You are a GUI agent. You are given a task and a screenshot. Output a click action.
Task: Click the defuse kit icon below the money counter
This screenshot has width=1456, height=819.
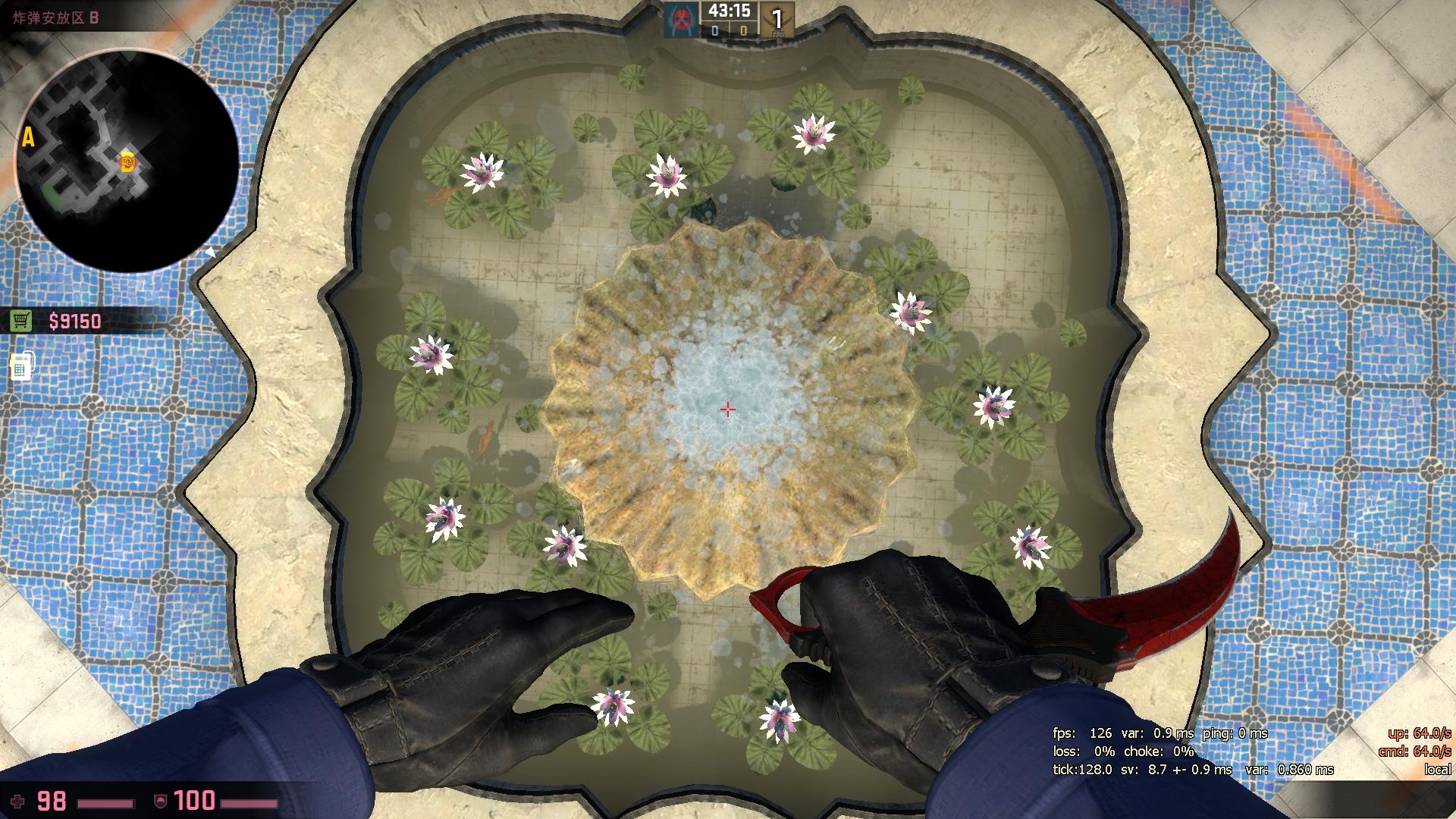tap(20, 367)
